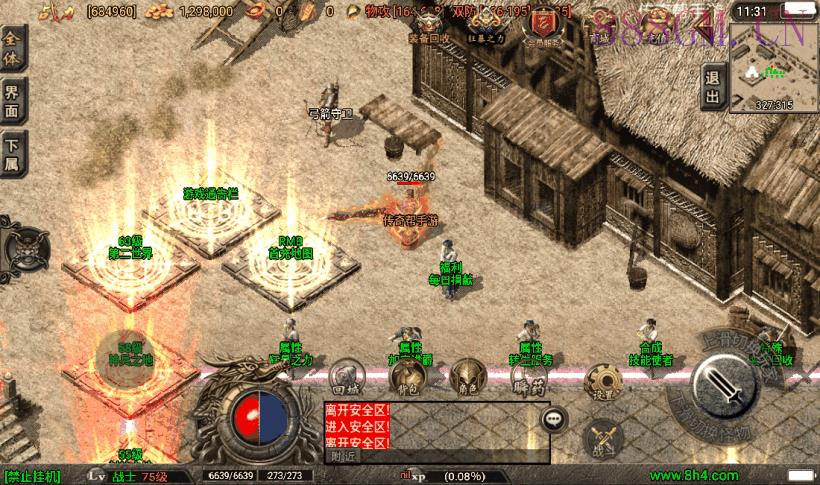Switch to the 界面 tab
This screenshot has height=485, width=820.
click(14, 103)
